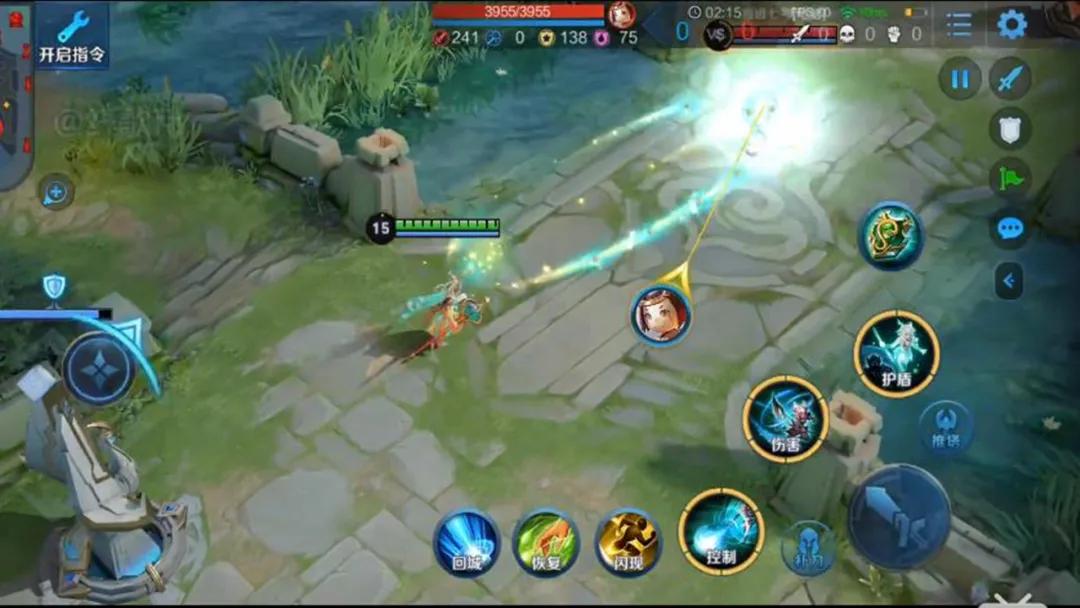Pause the game with the pause button

click(x=960, y=78)
